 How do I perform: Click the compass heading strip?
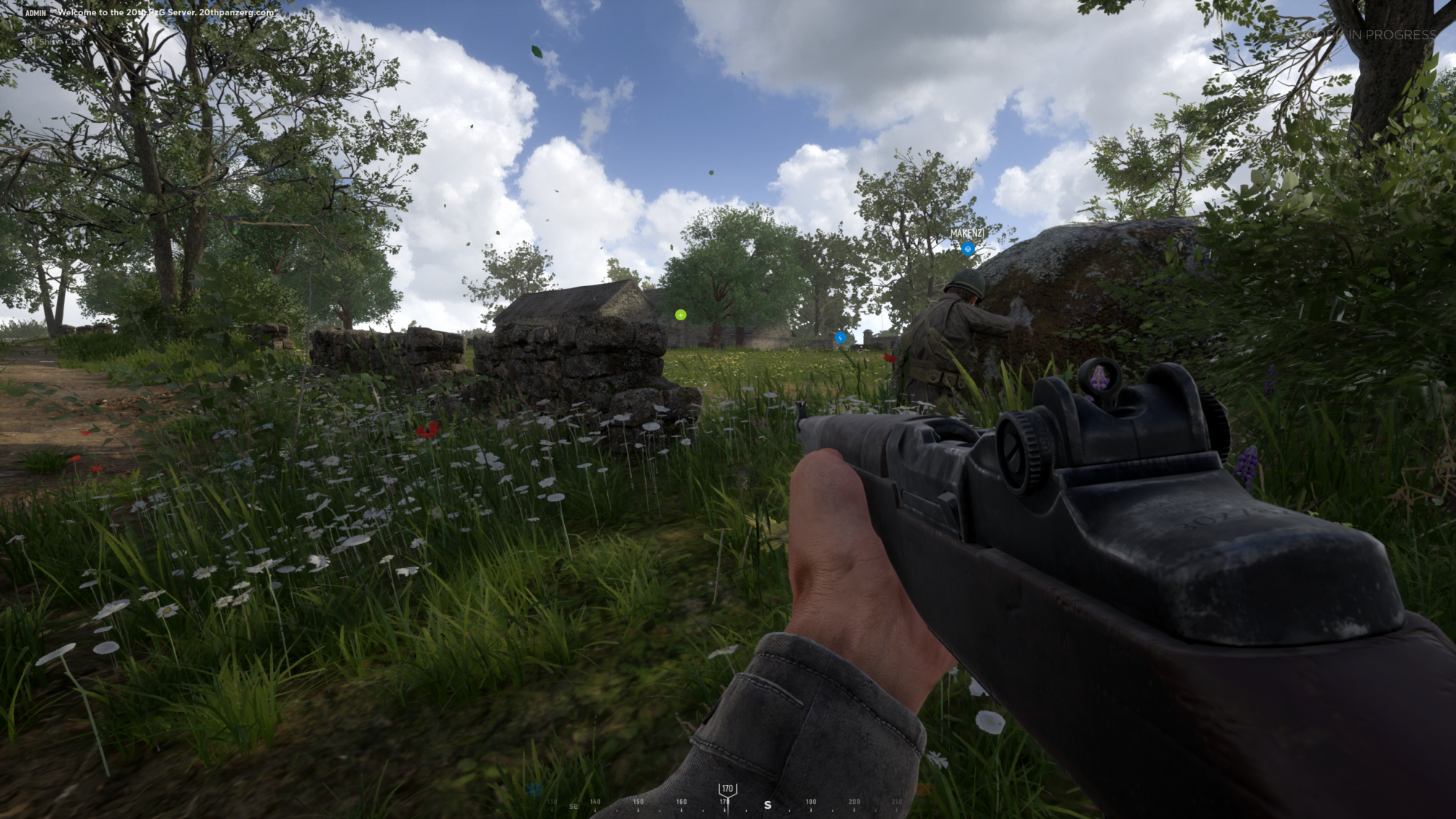point(727,802)
